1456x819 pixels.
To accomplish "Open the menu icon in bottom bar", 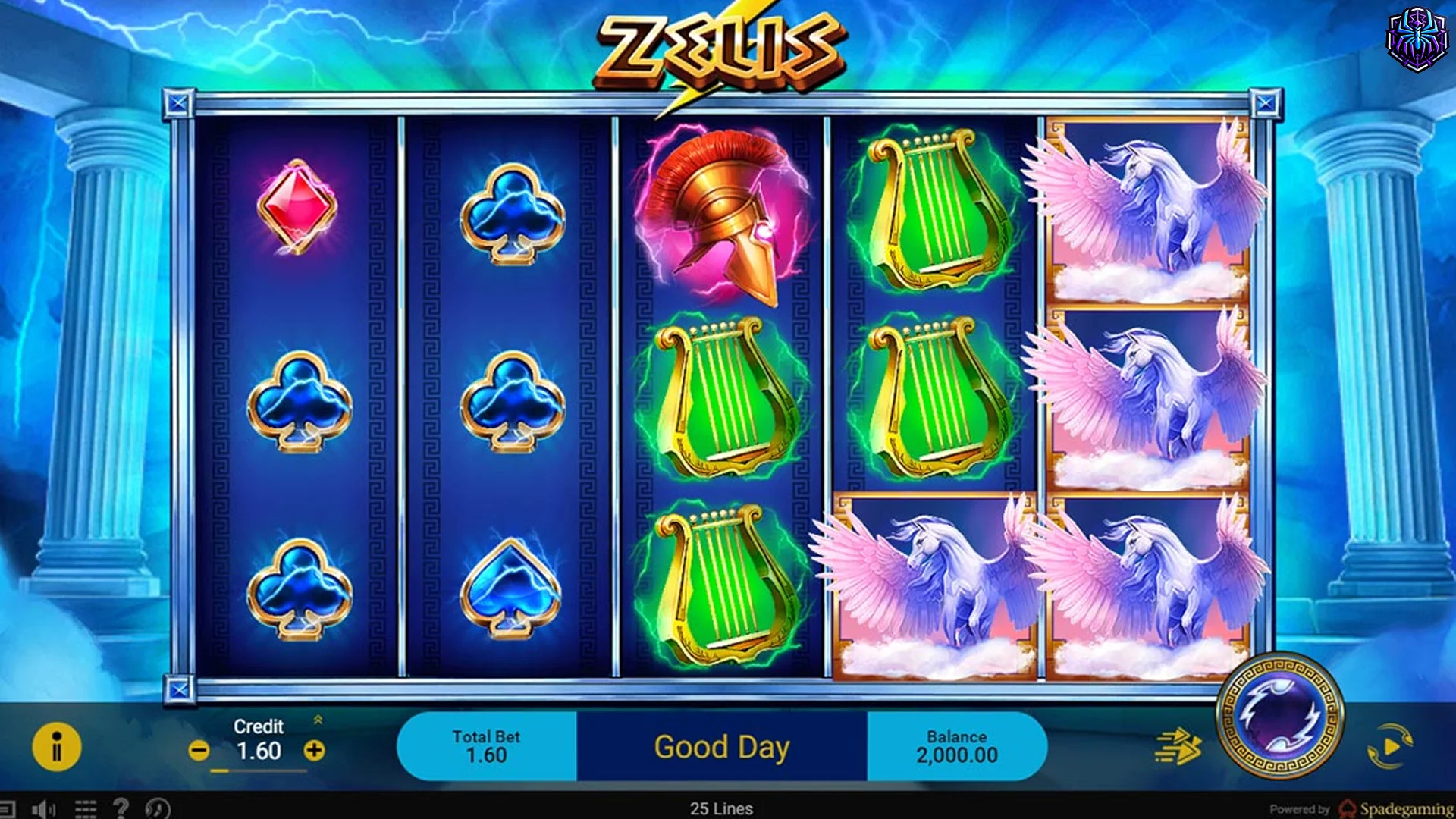I will [x=11, y=808].
